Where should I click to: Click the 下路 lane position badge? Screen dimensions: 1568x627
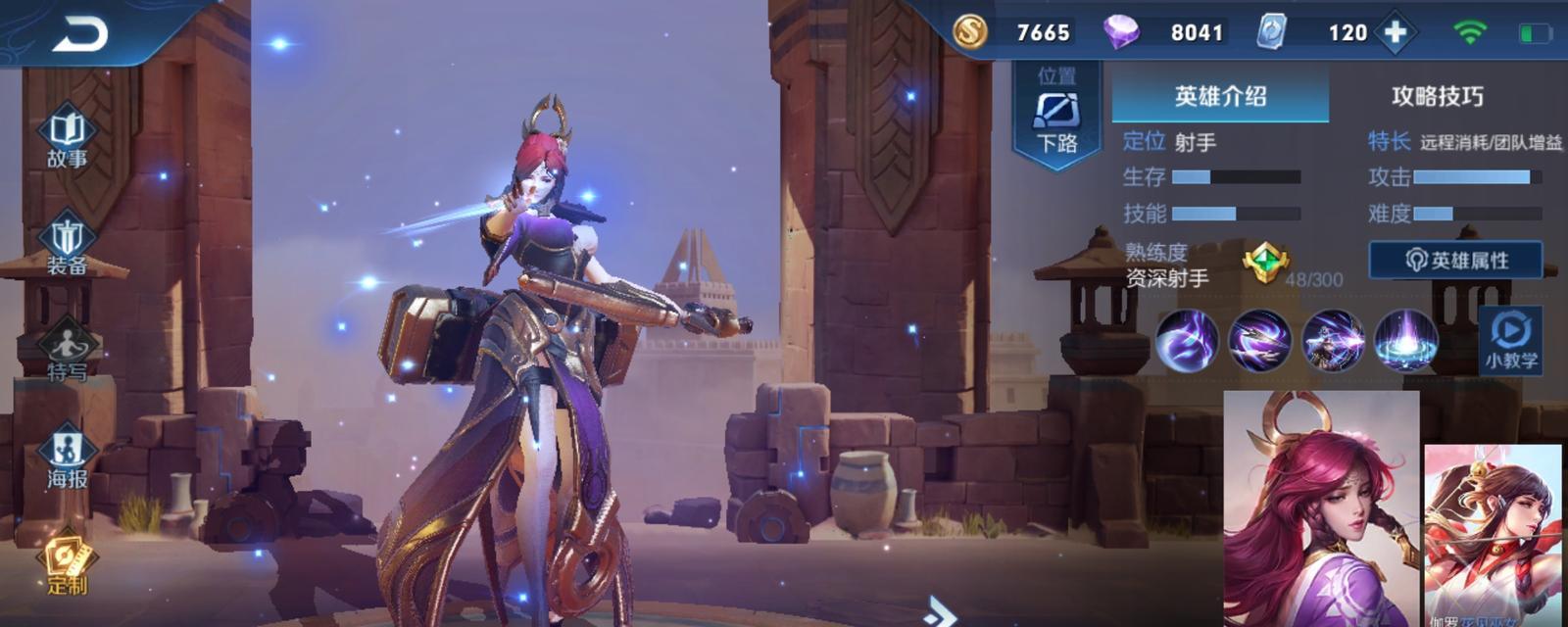point(1056,116)
